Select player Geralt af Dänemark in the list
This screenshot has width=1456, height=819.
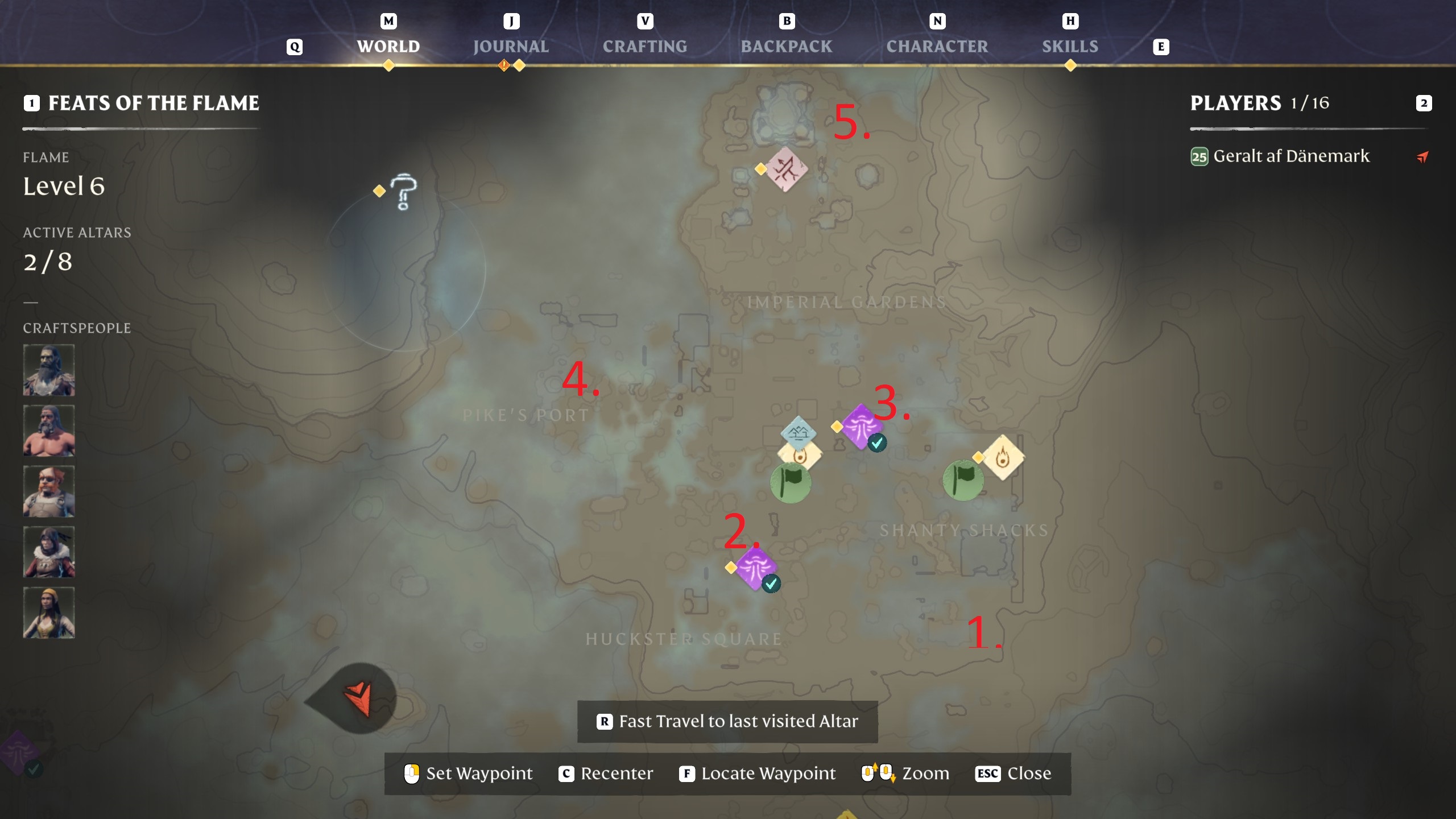[x=1291, y=156]
